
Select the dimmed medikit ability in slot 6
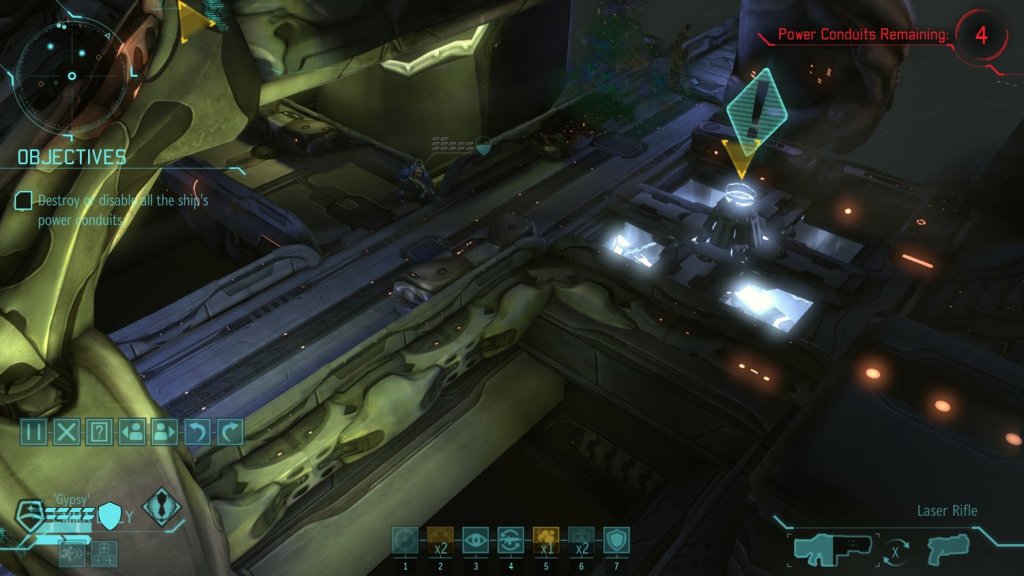click(581, 540)
